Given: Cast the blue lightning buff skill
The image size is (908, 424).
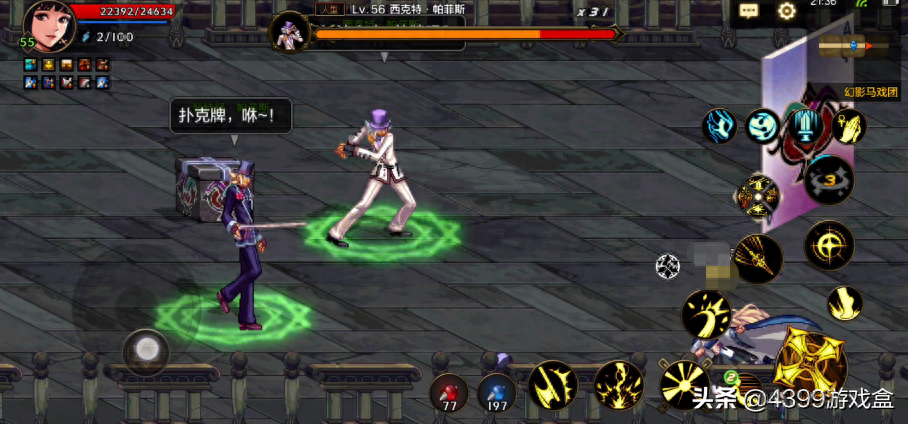Looking at the screenshot, I should 719,126.
